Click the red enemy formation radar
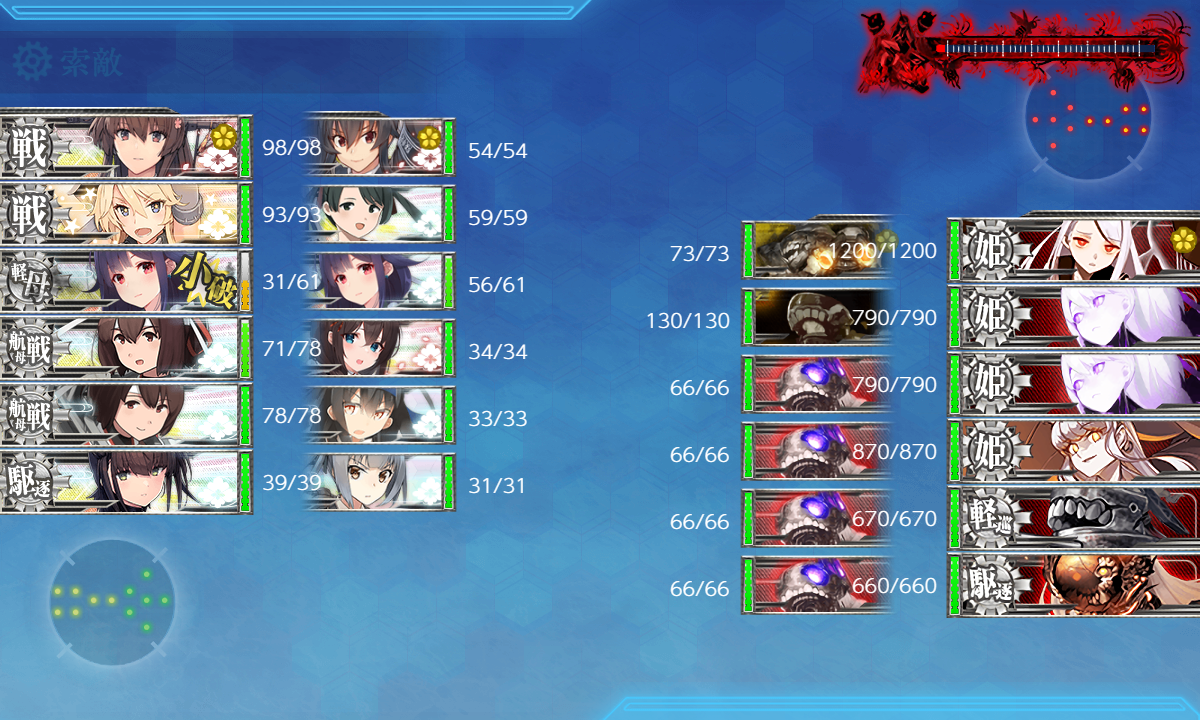1200x720 pixels. pyautogui.click(x=1088, y=118)
